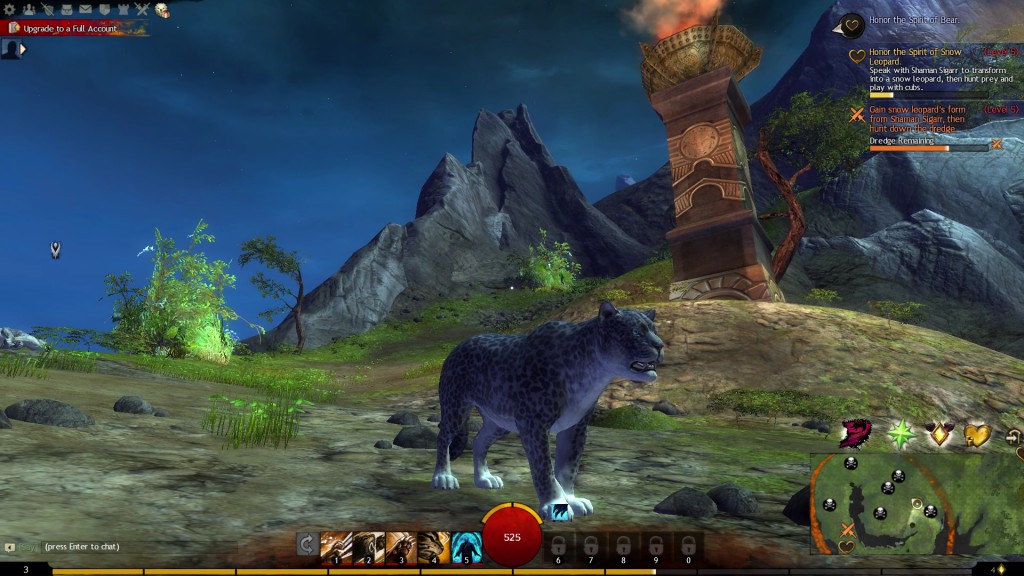Use the leopard head skill in slot 4
The width and height of the screenshot is (1024, 576).
pyautogui.click(x=433, y=545)
